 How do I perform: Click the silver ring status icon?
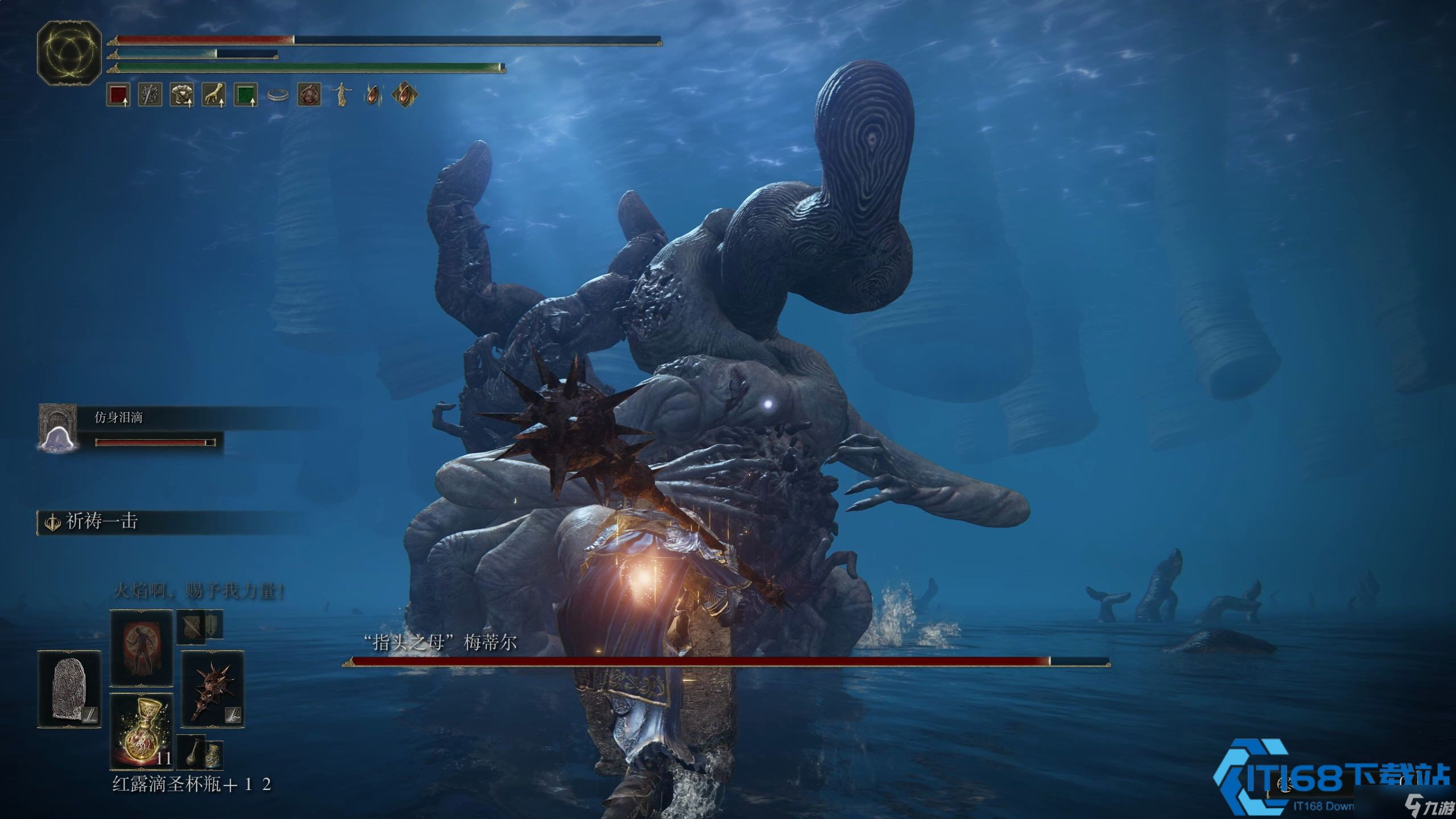(x=278, y=96)
